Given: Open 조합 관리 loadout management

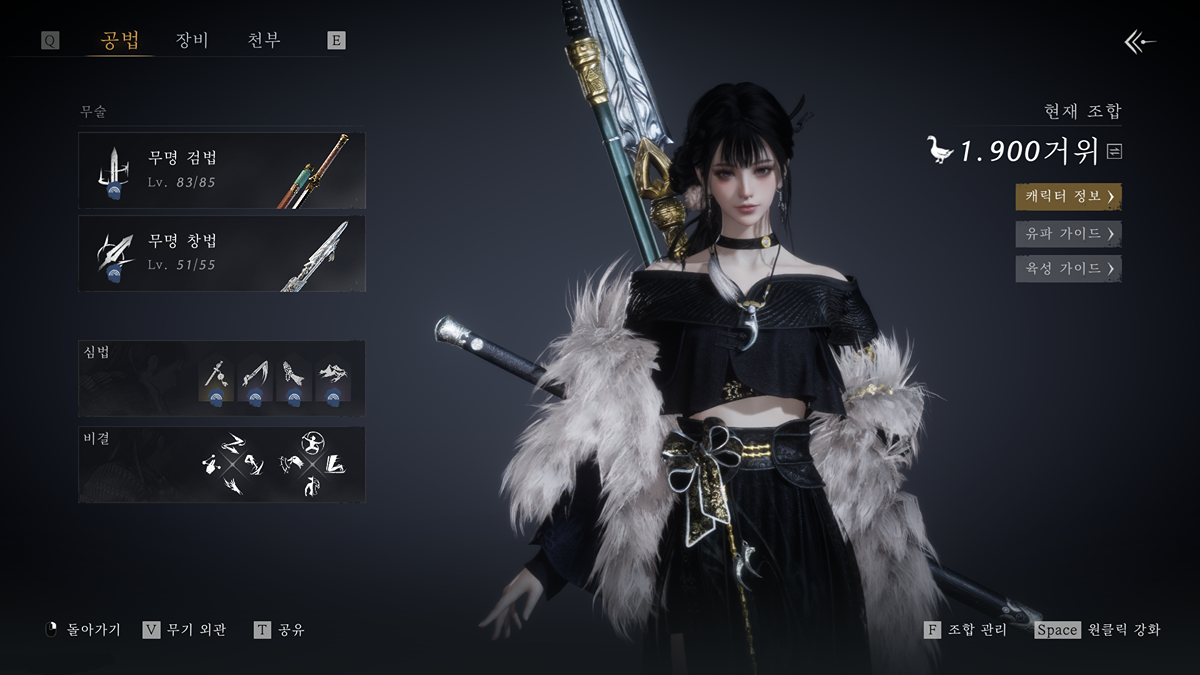Looking at the screenshot, I should pos(966,630).
